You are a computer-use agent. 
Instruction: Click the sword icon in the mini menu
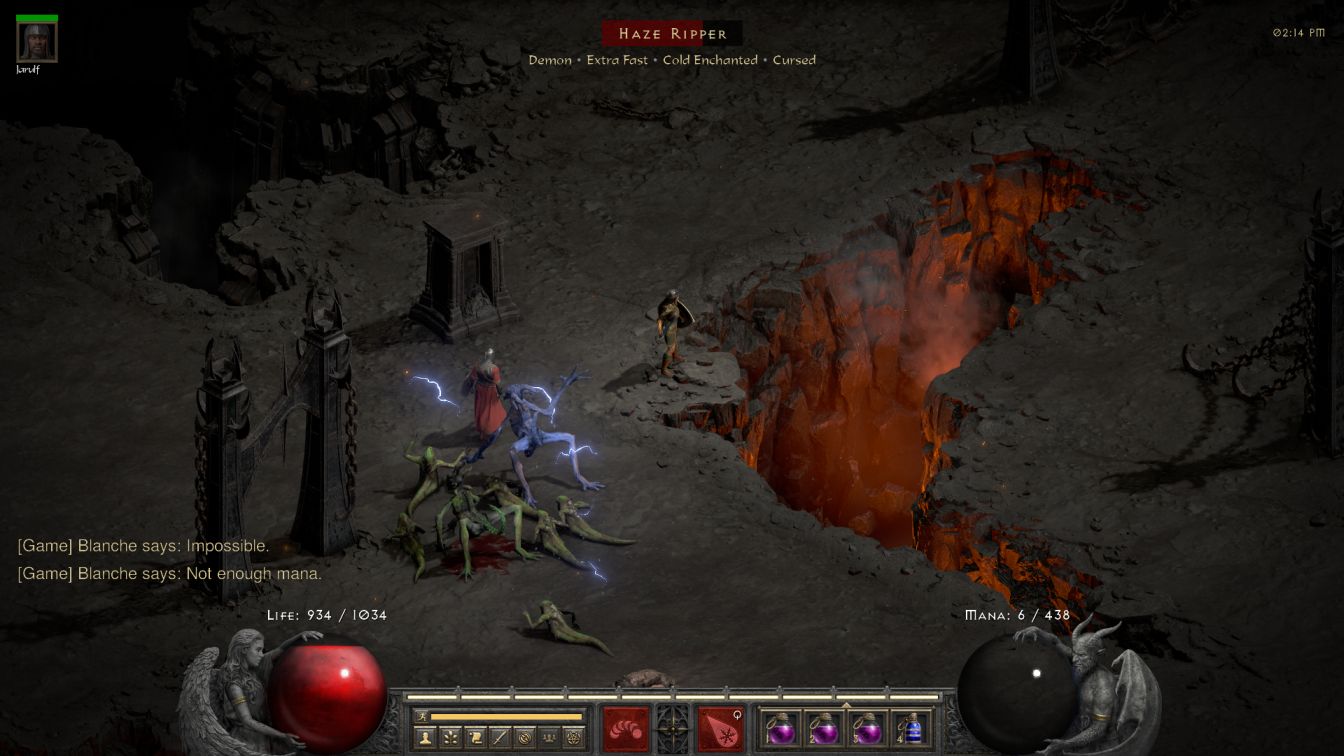coord(500,738)
